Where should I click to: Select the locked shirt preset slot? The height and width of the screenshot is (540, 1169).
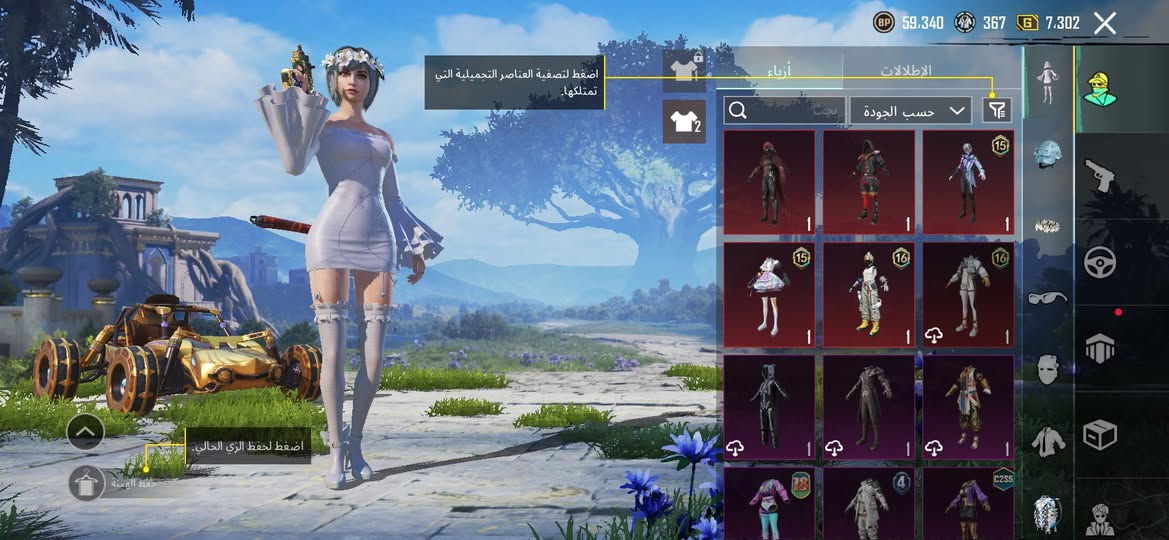[684, 70]
